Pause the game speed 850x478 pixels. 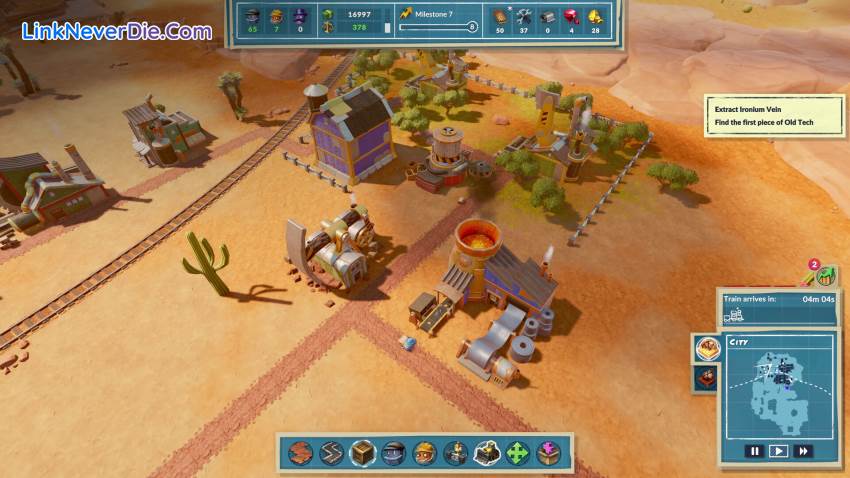tap(755, 452)
